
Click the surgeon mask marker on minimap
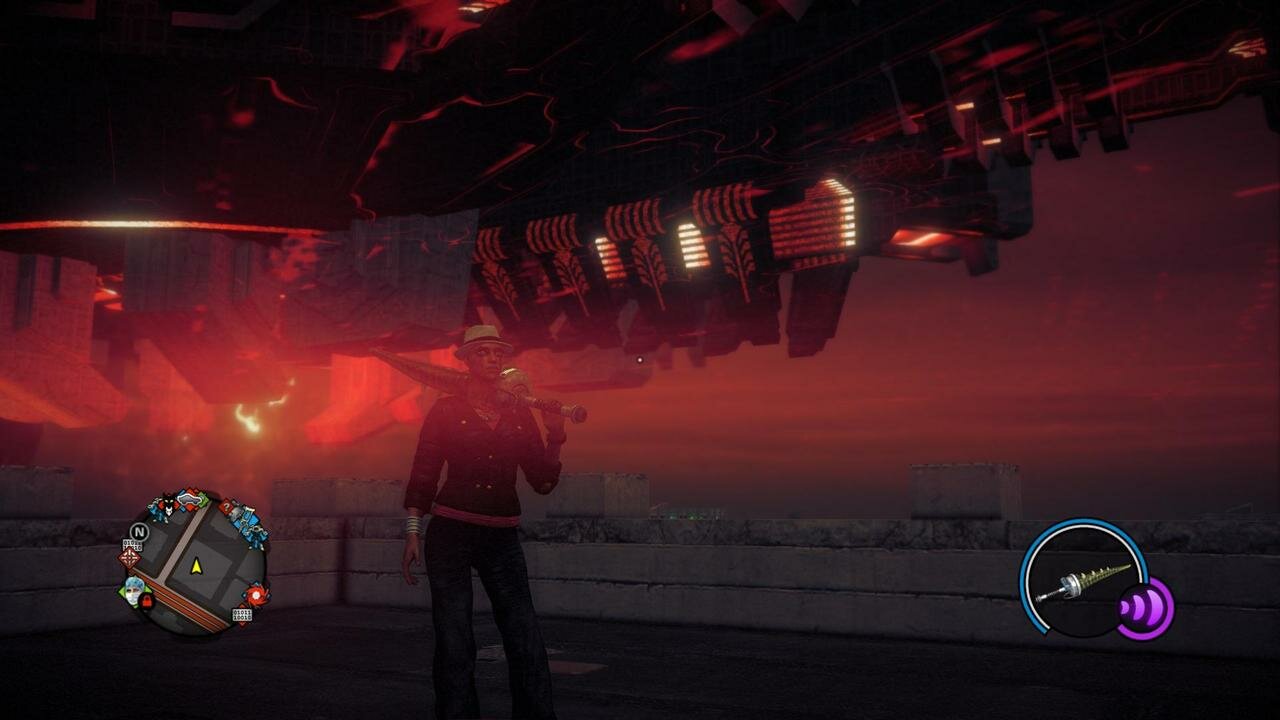click(x=133, y=591)
